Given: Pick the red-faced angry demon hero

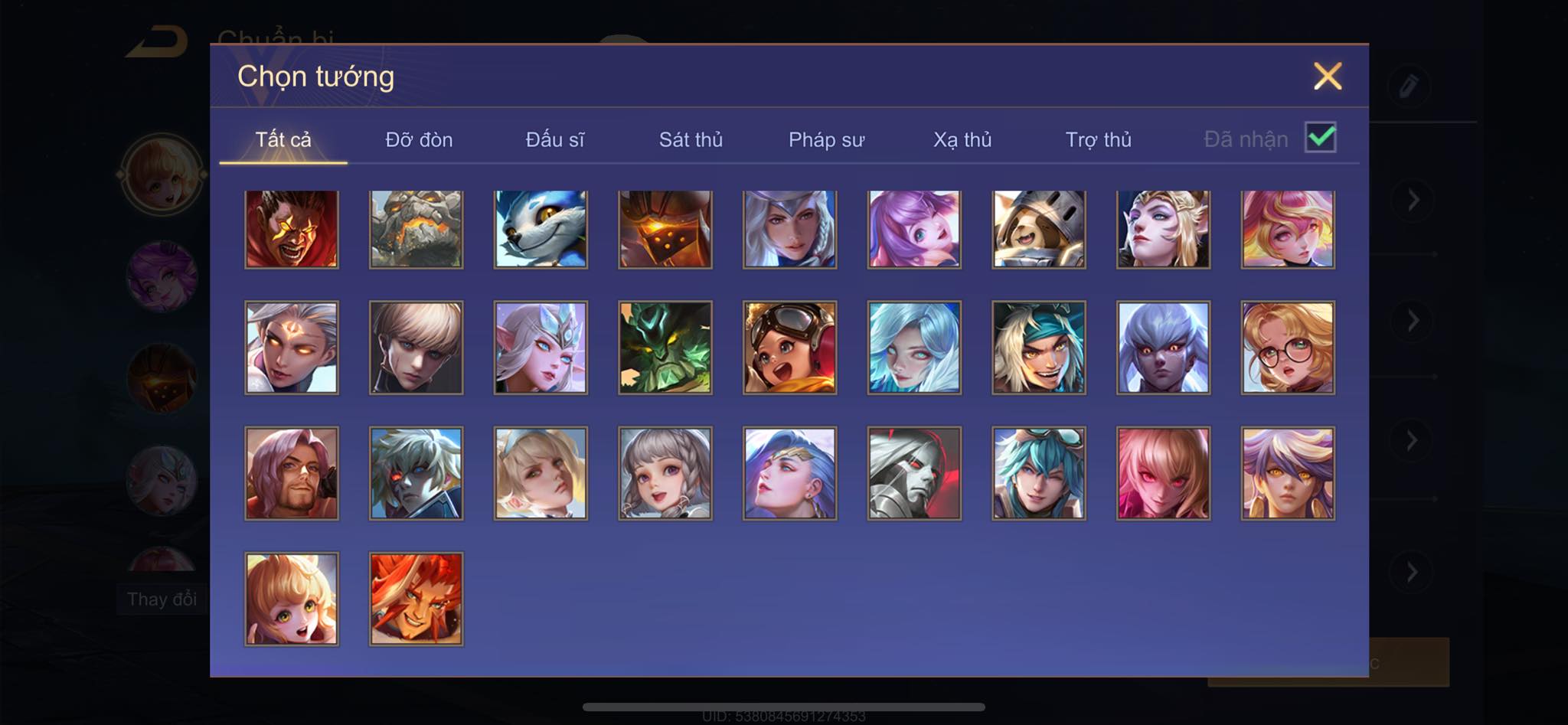Looking at the screenshot, I should pos(292,230).
